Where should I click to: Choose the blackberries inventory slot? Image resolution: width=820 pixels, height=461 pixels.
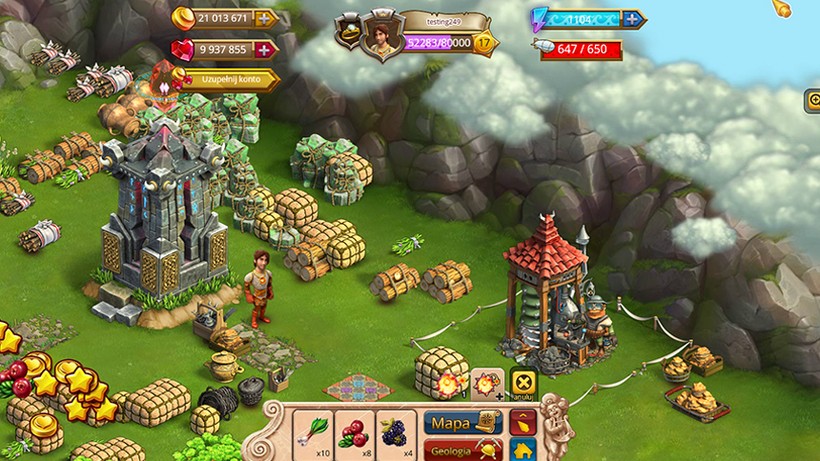pyautogui.click(x=396, y=430)
